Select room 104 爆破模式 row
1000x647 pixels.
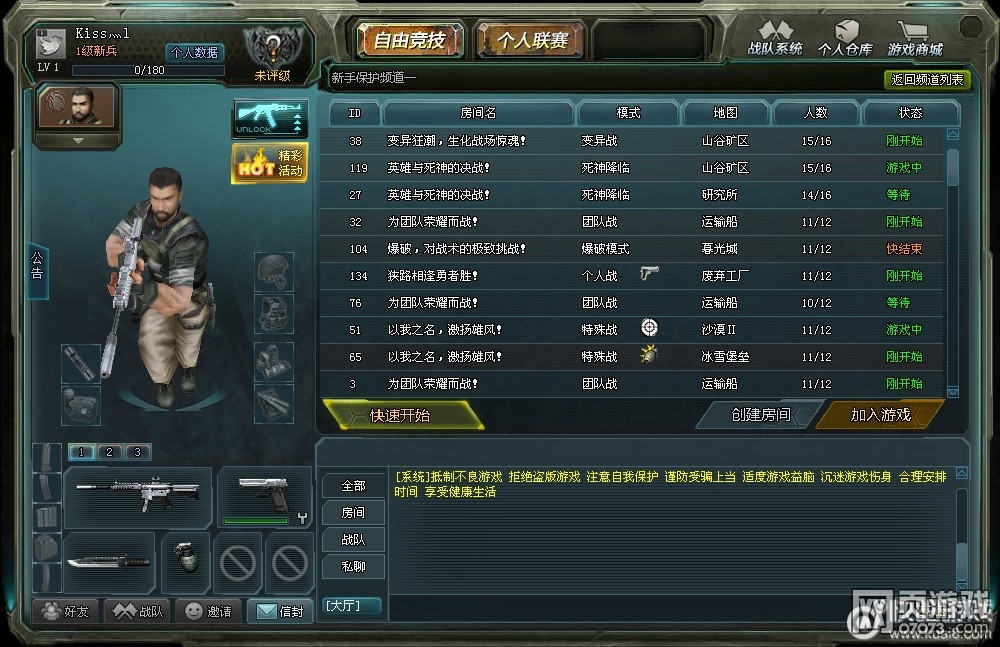click(x=630, y=249)
